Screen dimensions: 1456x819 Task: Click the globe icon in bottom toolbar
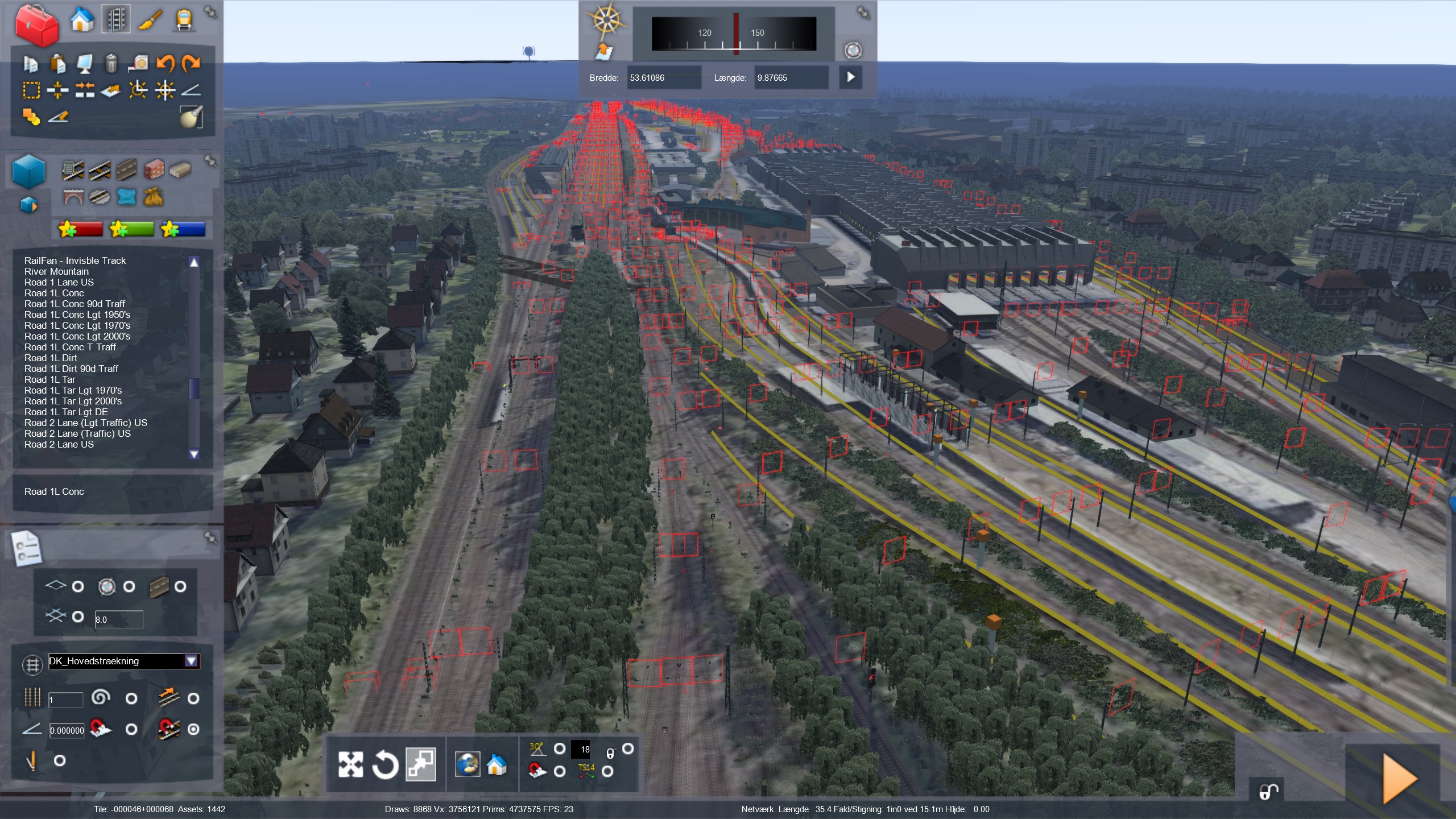[468, 764]
